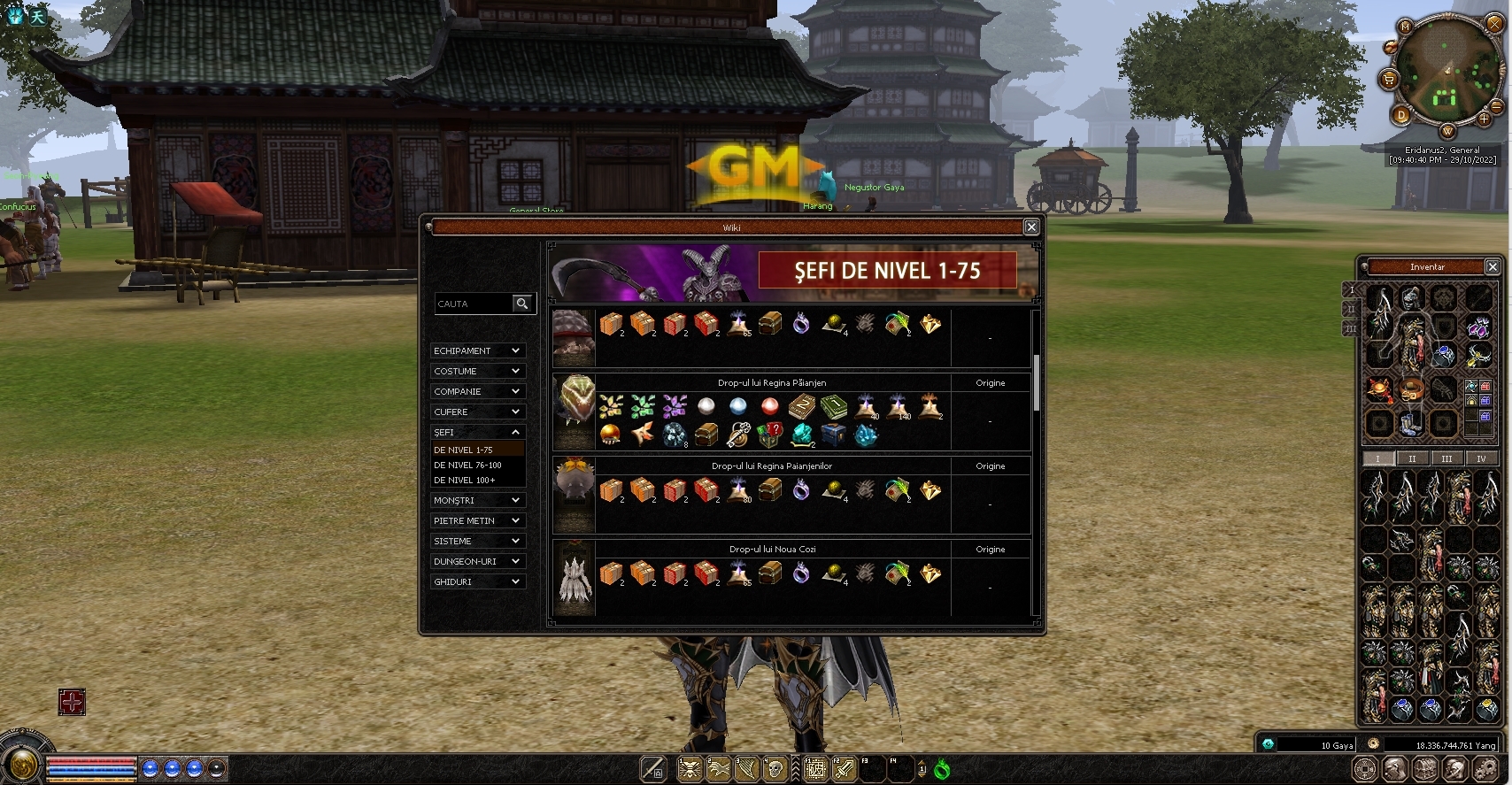Screen dimensions: 1512x785
Task: Expand the MONȘTRI category
Action: [x=477, y=500]
